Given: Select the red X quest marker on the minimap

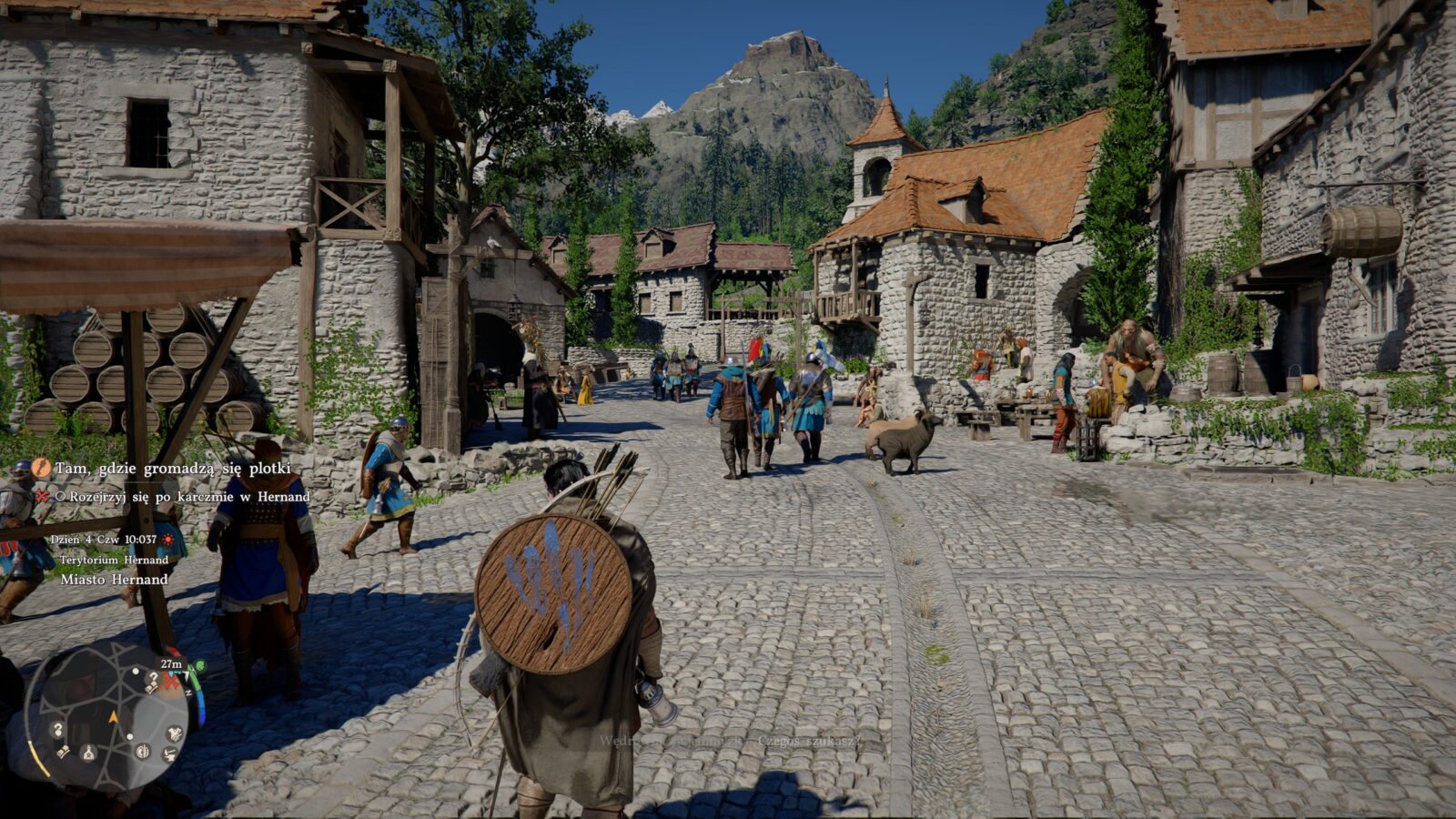Looking at the screenshot, I should pyautogui.click(x=170, y=682).
